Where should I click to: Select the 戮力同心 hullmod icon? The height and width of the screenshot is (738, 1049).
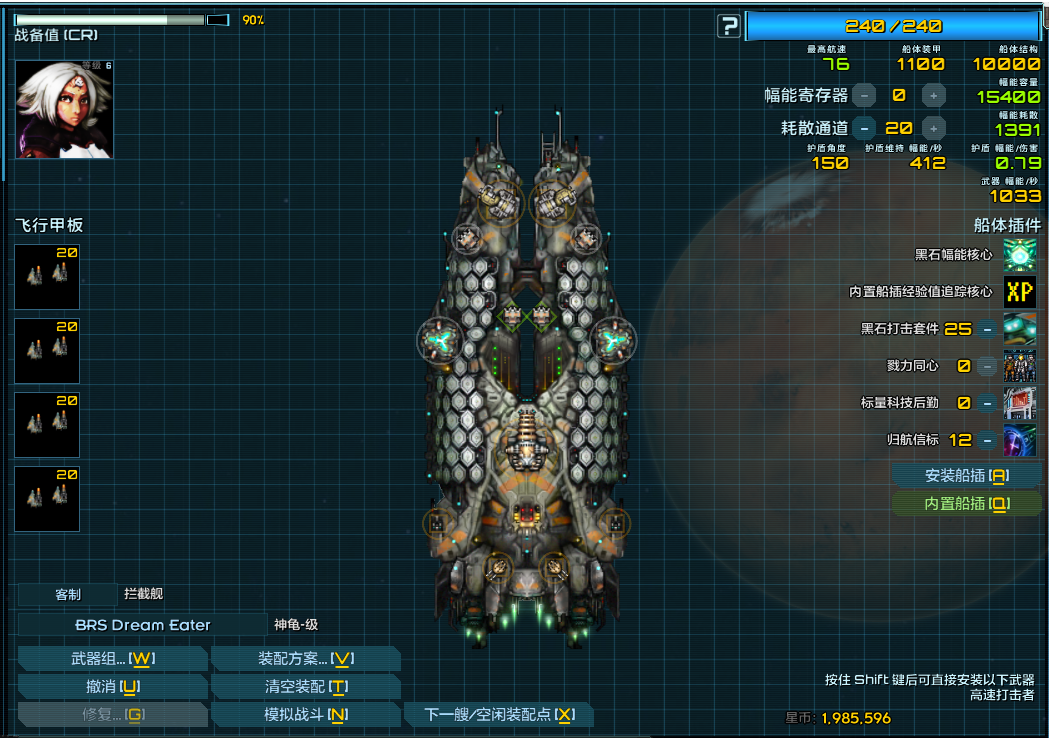(1020, 366)
